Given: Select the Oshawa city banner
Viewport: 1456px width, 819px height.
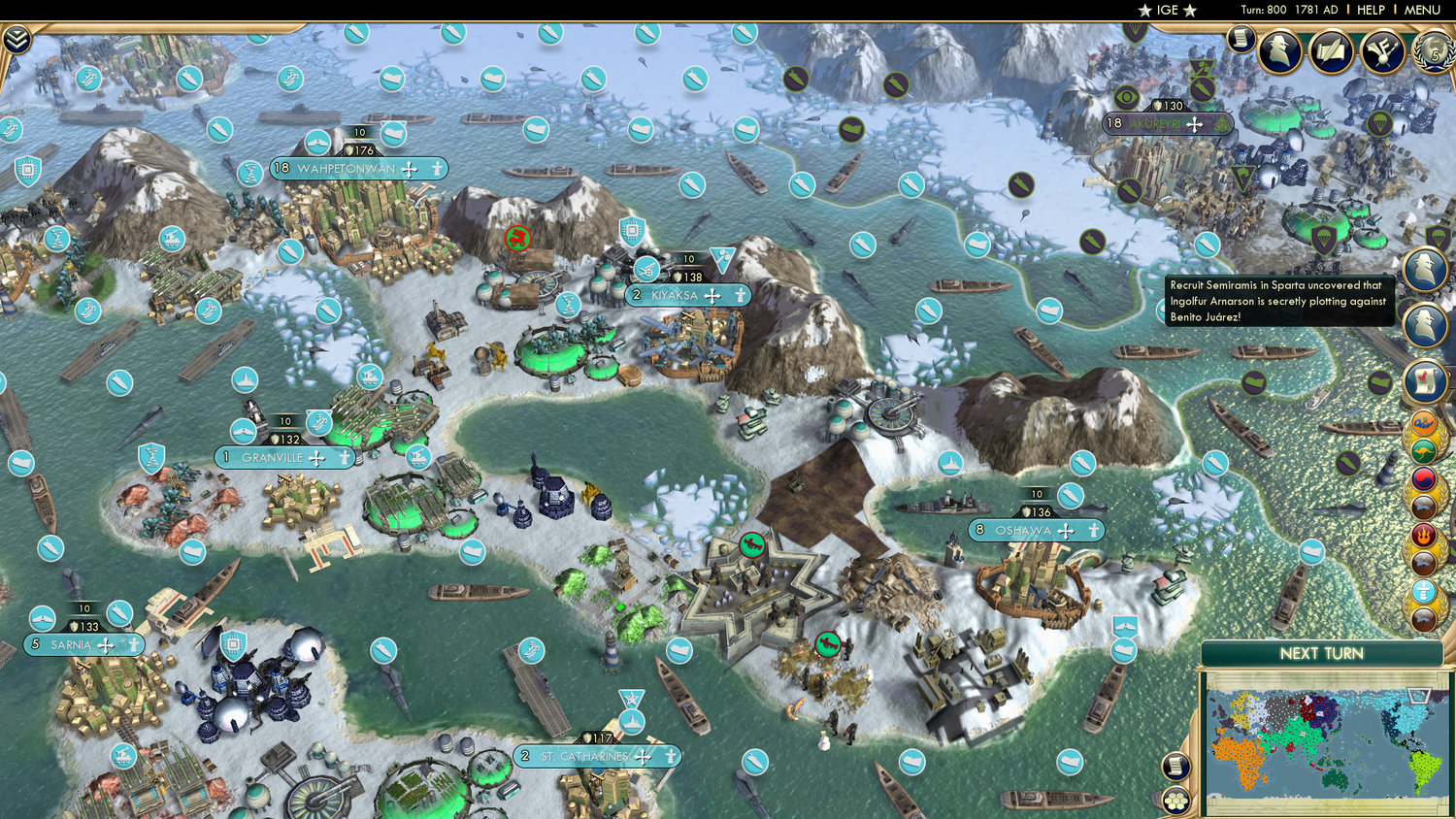Looking at the screenshot, I should [x=1024, y=530].
